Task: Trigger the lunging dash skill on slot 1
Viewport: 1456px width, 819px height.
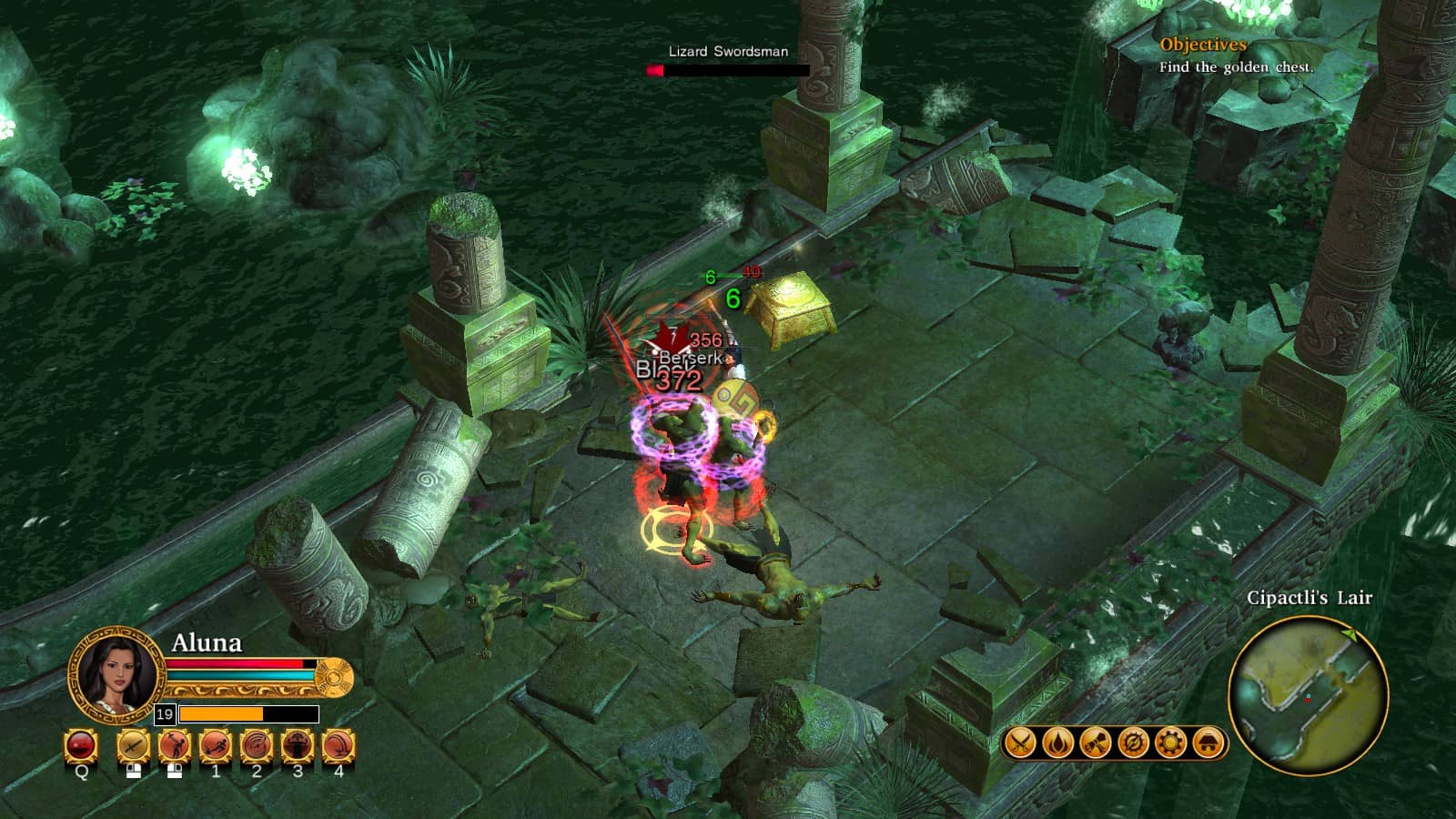Action: (x=216, y=746)
